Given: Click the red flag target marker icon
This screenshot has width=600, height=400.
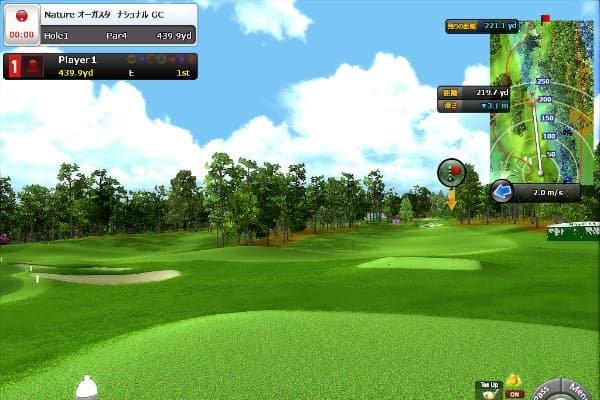Looking at the screenshot, I should (452, 172).
